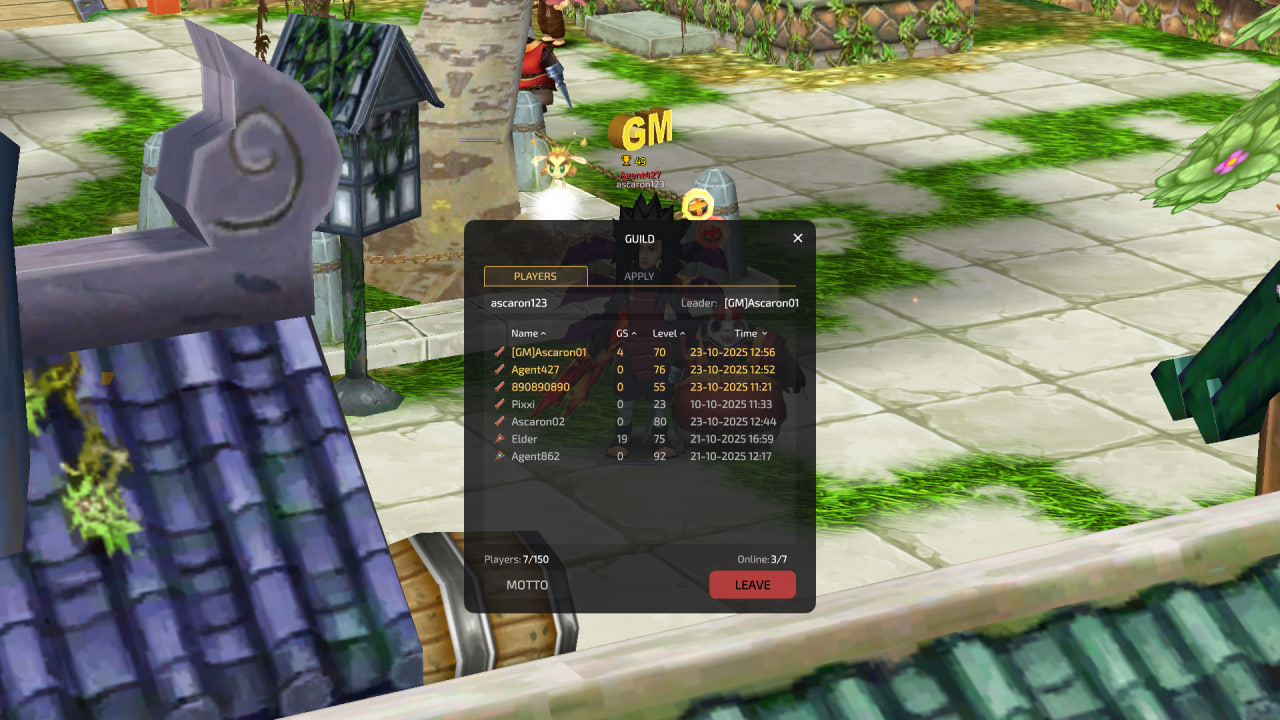Sort the roster by Time
Viewport: 1280px width, 720px height.
[750, 333]
